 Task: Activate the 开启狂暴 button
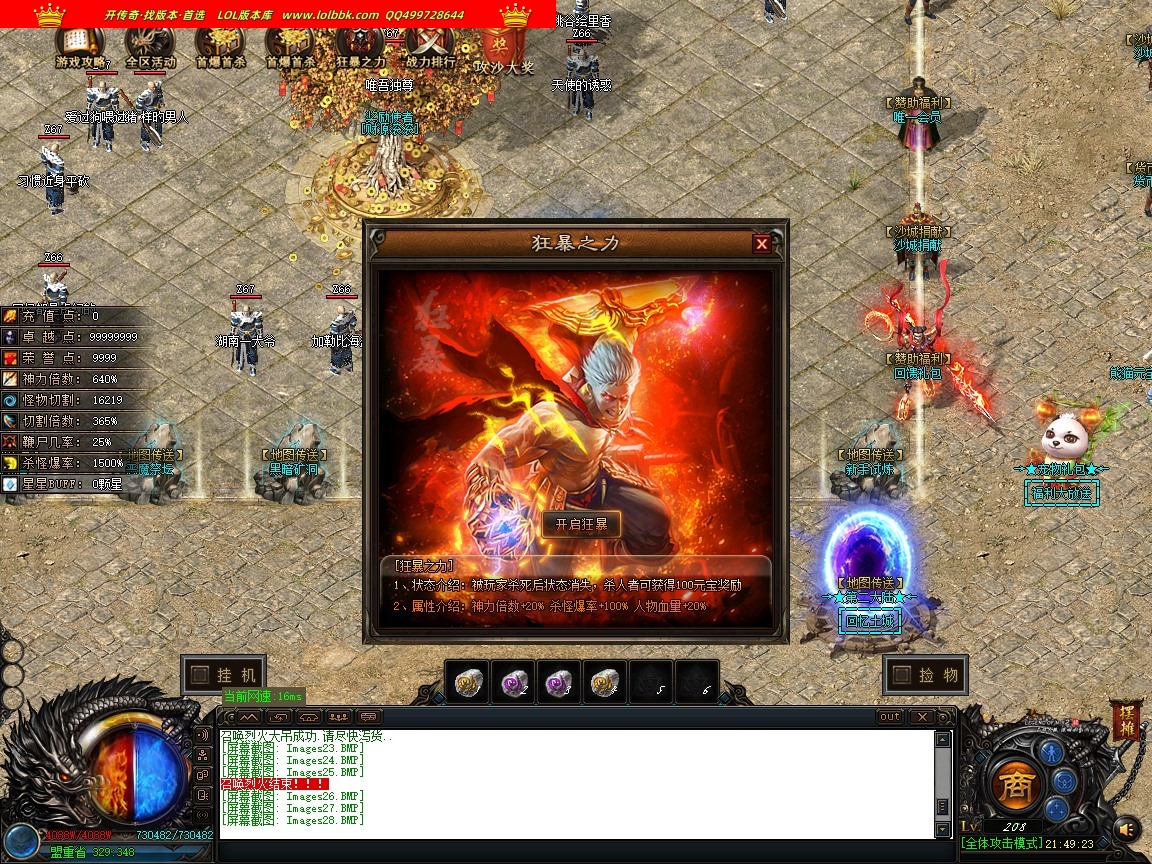pyautogui.click(x=581, y=525)
